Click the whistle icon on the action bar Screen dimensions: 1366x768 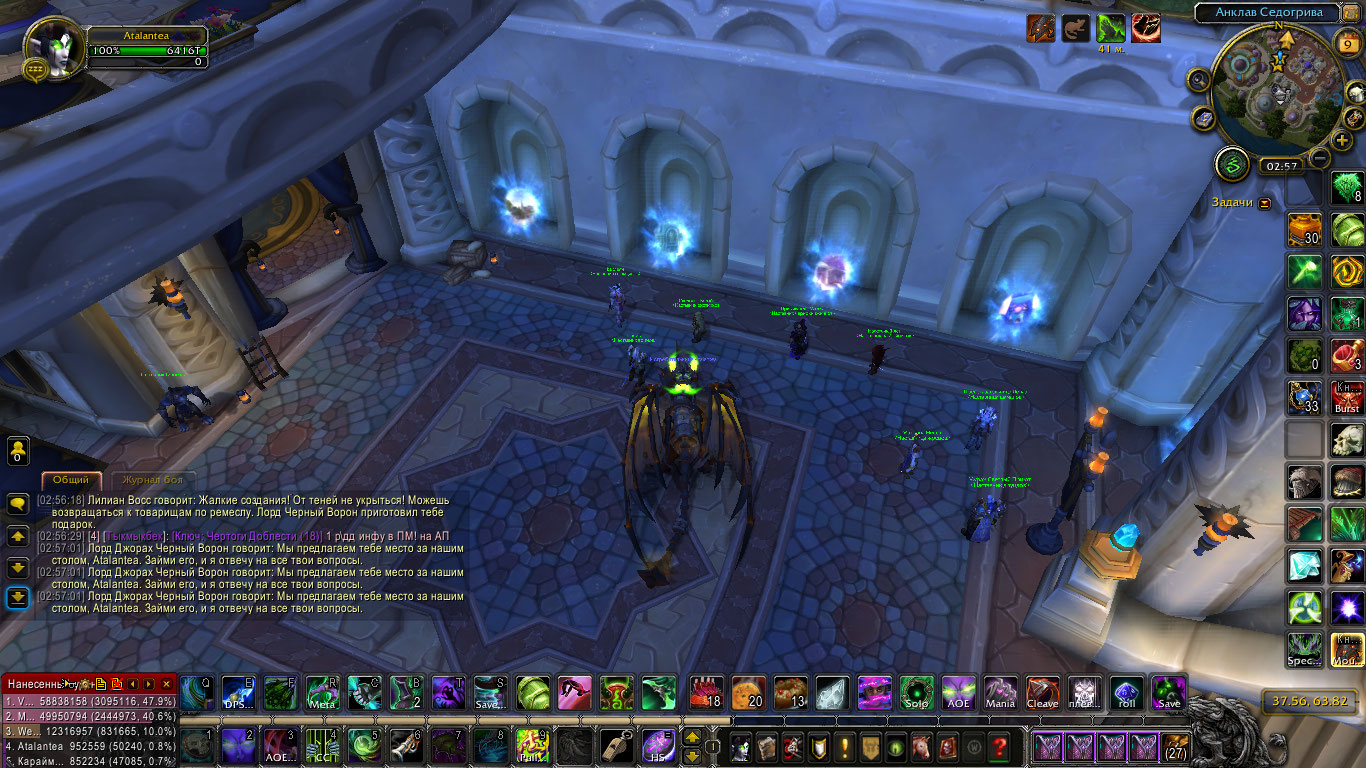(615, 747)
